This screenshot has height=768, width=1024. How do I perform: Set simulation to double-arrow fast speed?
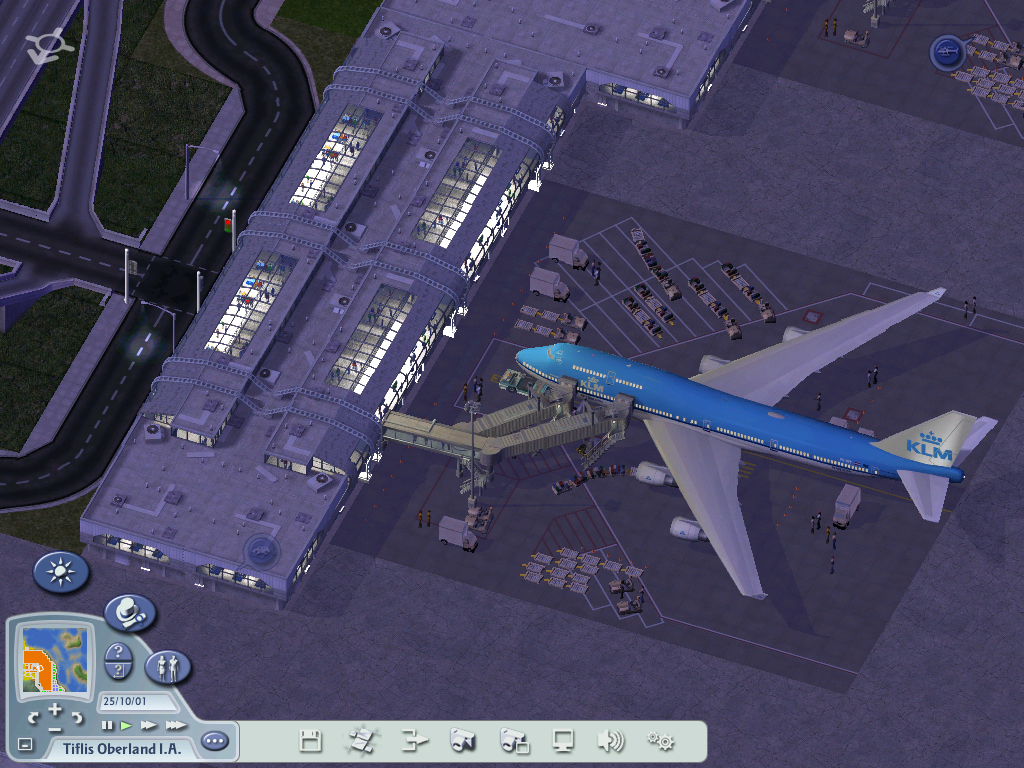pyautogui.click(x=149, y=725)
